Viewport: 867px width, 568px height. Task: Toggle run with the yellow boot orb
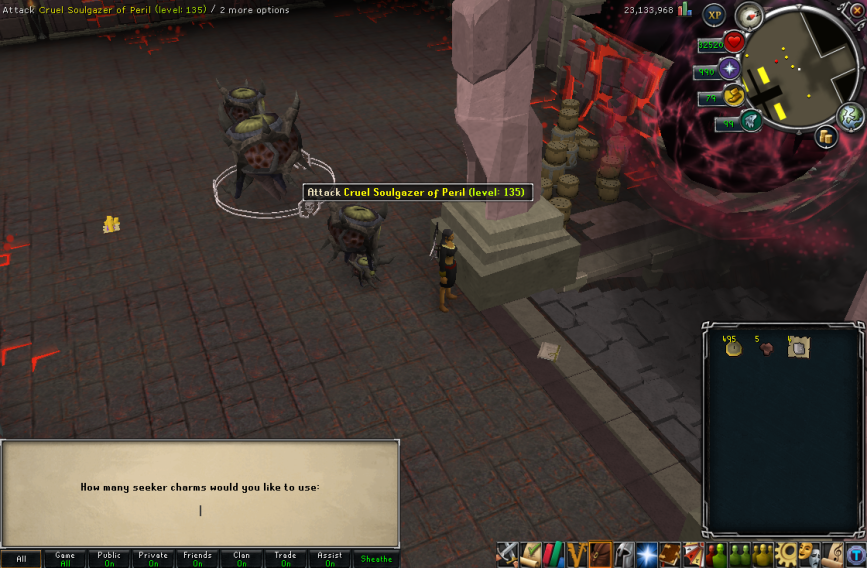pos(735,96)
